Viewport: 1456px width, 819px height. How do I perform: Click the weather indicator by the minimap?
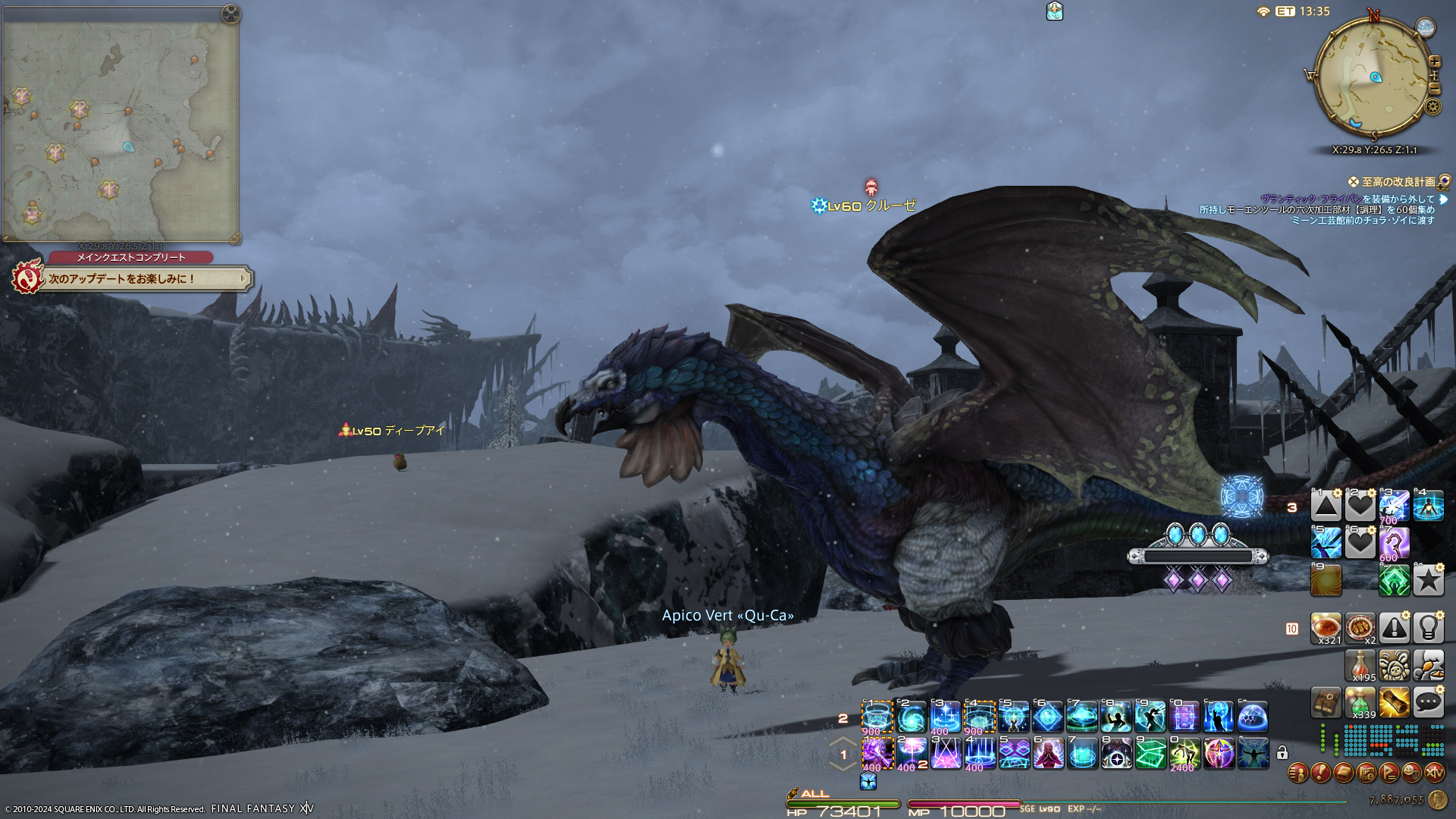(x=1426, y=28)
